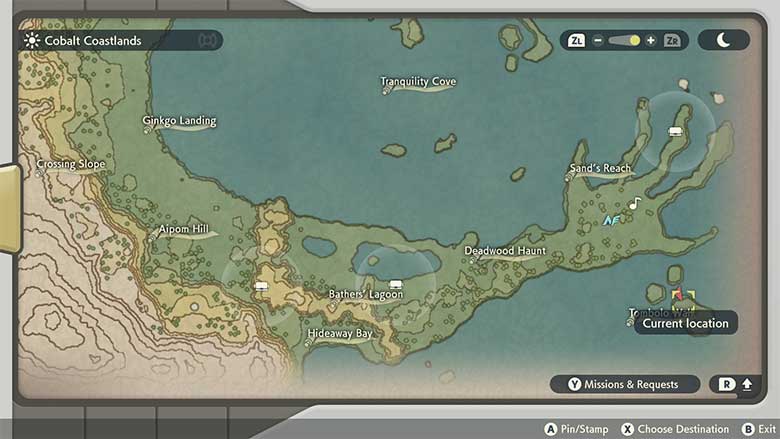Select the Cobalt Coastlands area title
Screen dimensions: 780x439
[92, 41]
